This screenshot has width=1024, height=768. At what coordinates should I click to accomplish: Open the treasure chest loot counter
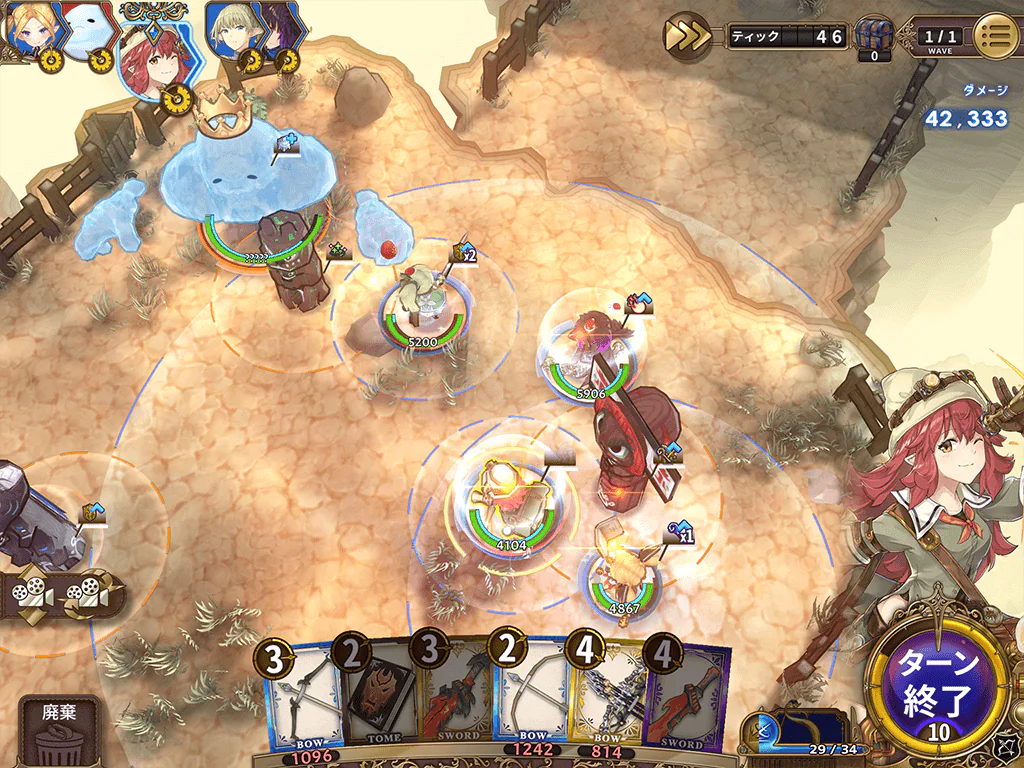tap(874, 38)
